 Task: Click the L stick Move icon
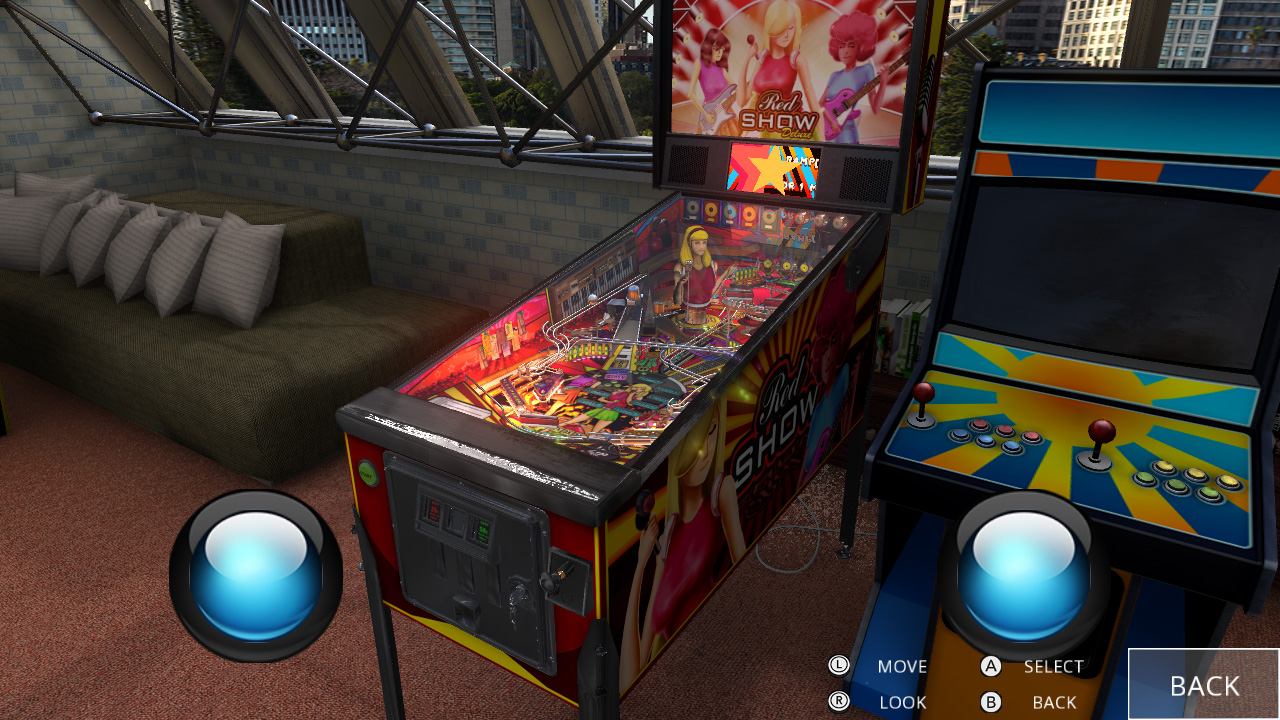841,665
